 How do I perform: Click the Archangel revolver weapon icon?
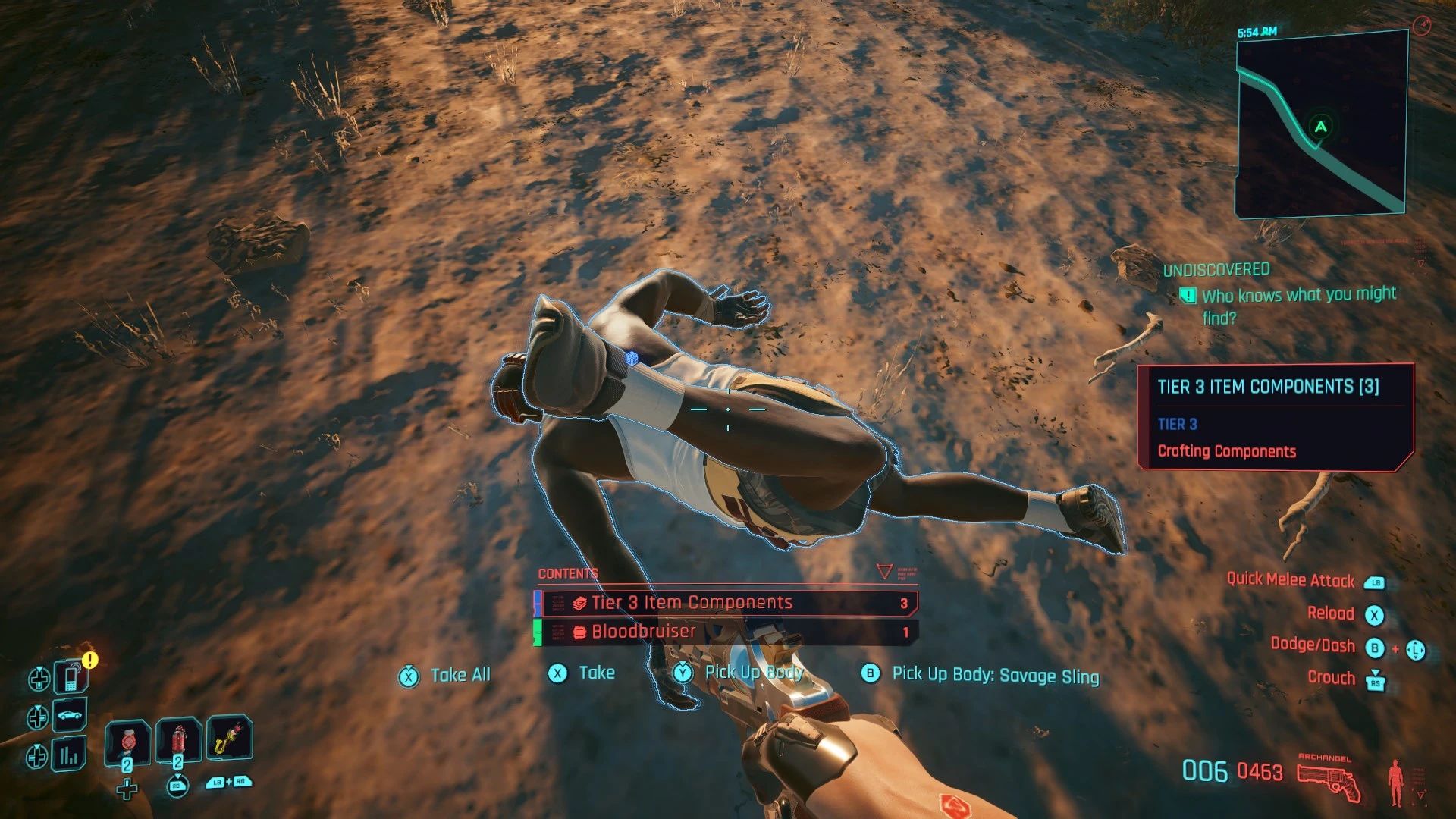click(1327, 780)
